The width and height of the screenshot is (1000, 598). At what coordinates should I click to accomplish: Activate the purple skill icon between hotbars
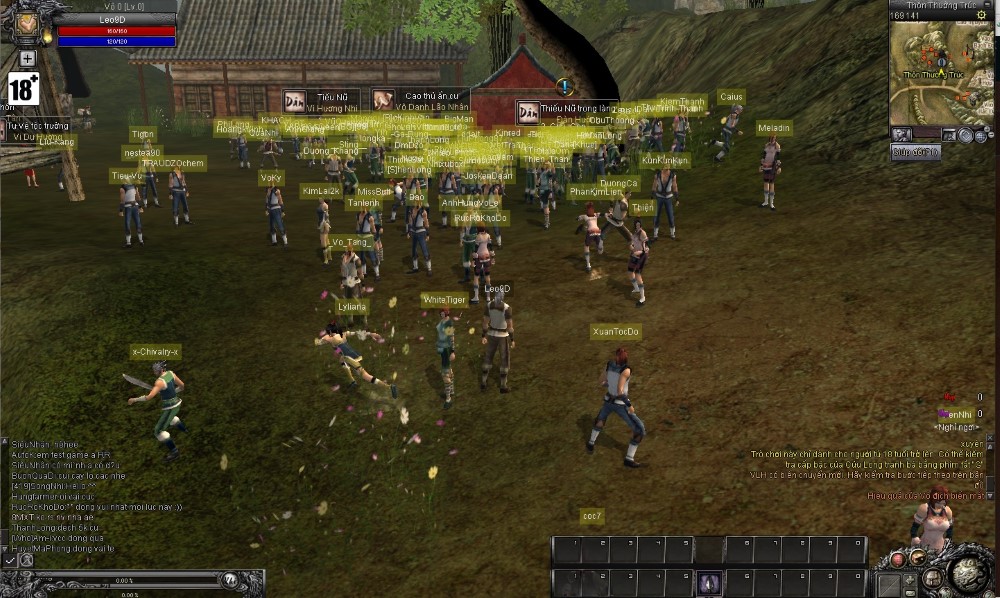[x=709, y=582]
